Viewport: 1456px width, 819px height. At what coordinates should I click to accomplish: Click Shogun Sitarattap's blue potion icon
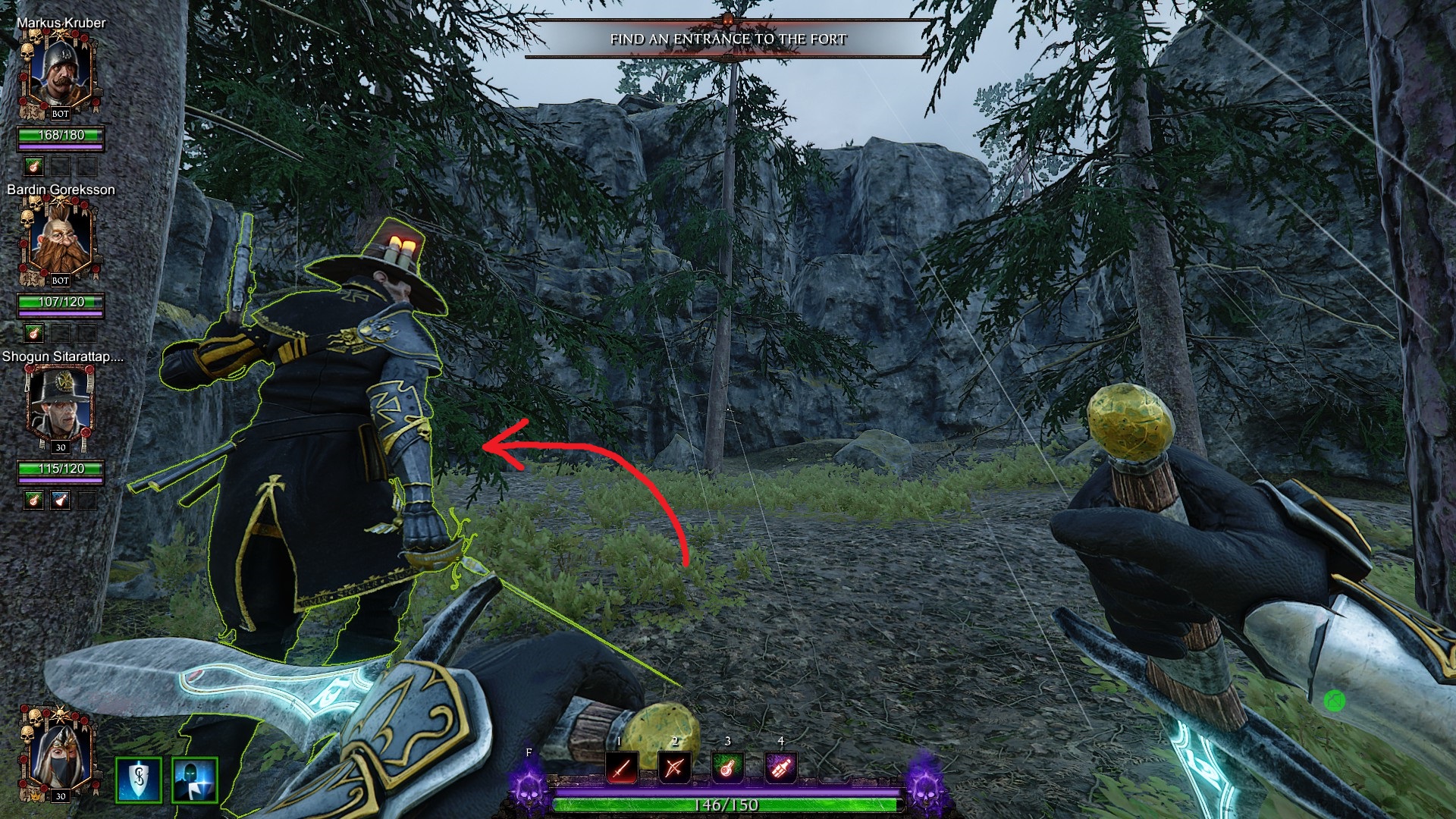(60, 500)
